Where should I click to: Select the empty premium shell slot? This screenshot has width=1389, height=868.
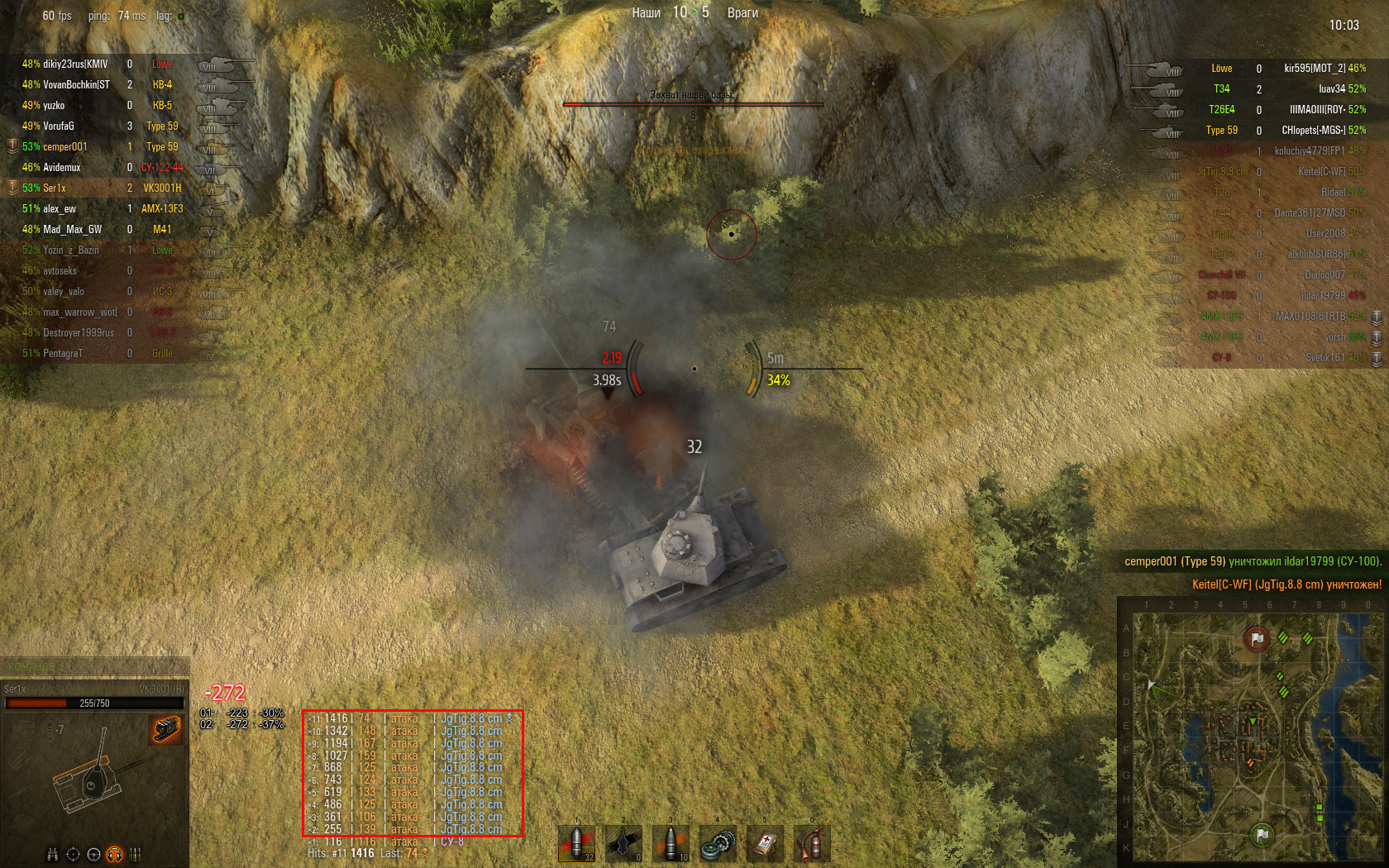[x=623, y=843]
